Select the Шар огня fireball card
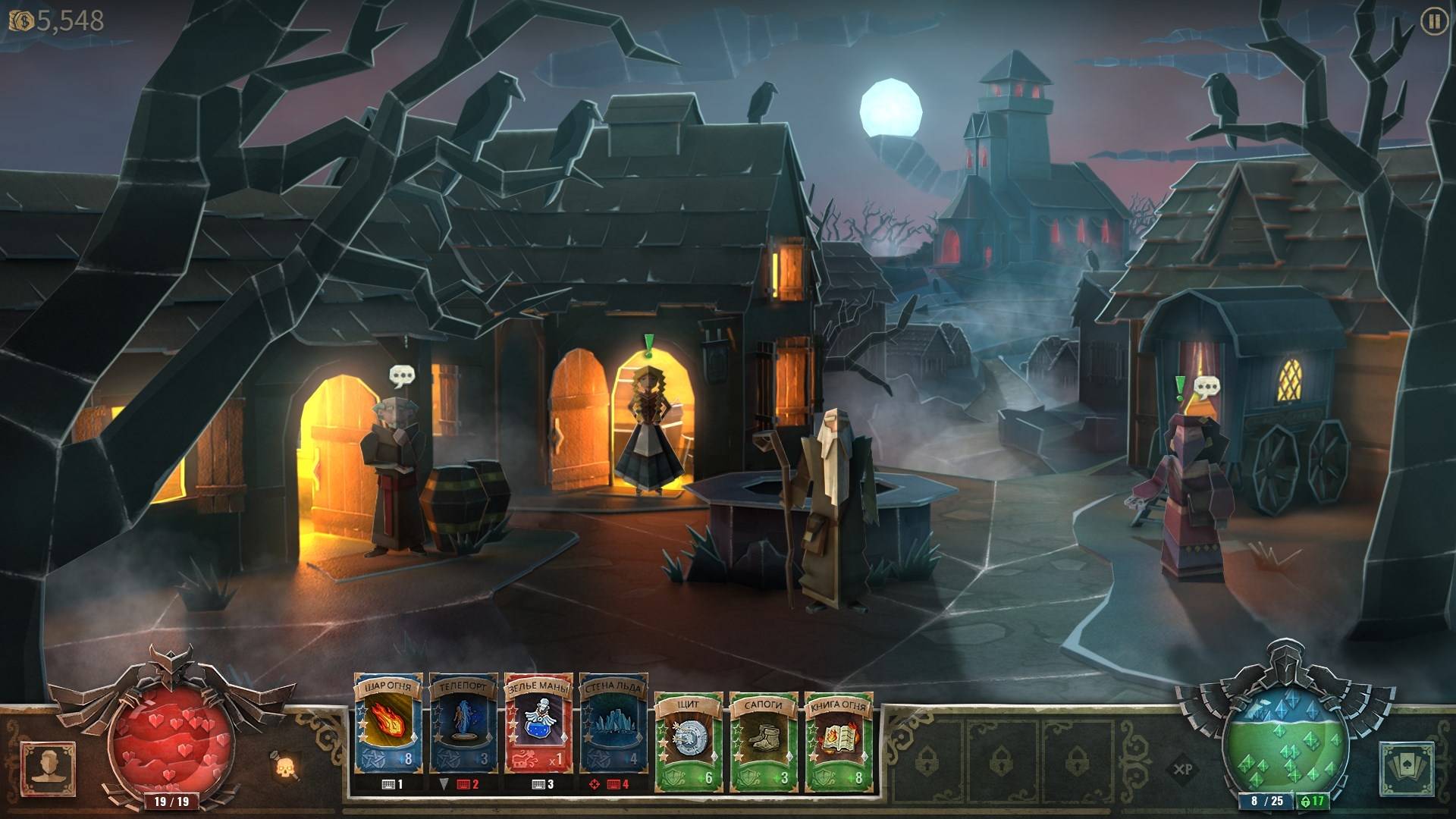The image size is (1456, 819). 387,732
